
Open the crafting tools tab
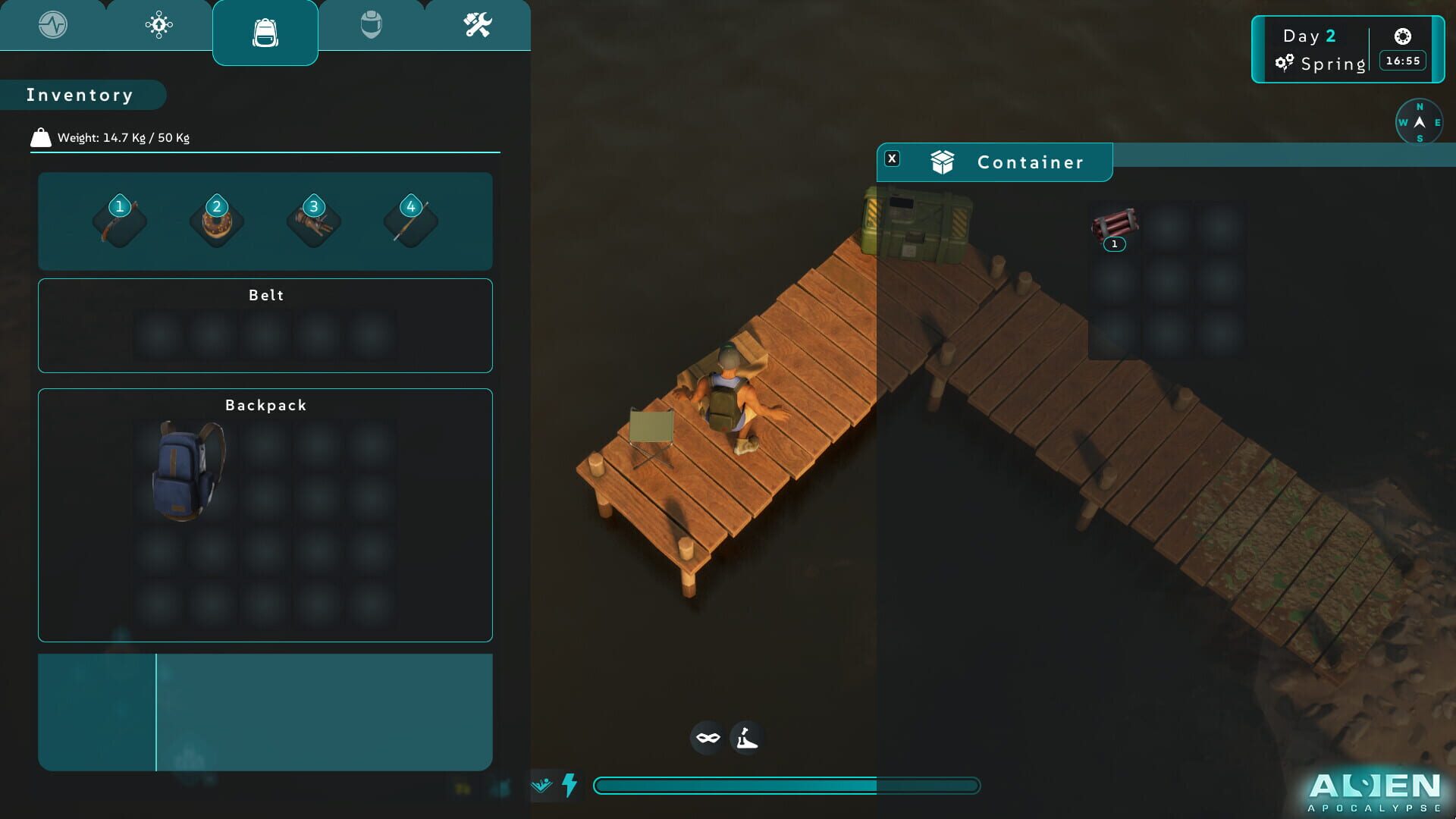pos(478,25)
